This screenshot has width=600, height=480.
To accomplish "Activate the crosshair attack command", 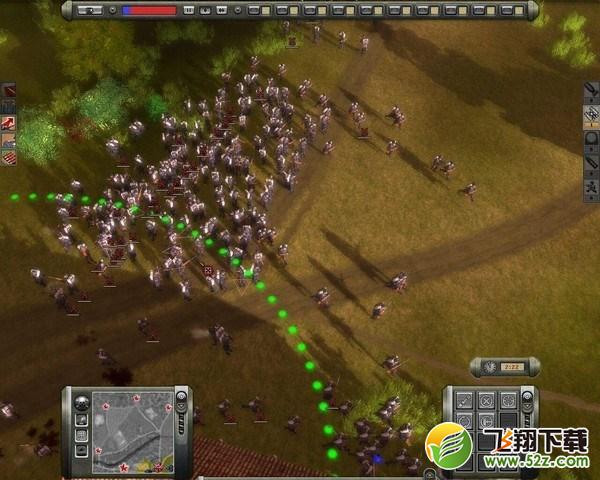I will tap(507, 401).
